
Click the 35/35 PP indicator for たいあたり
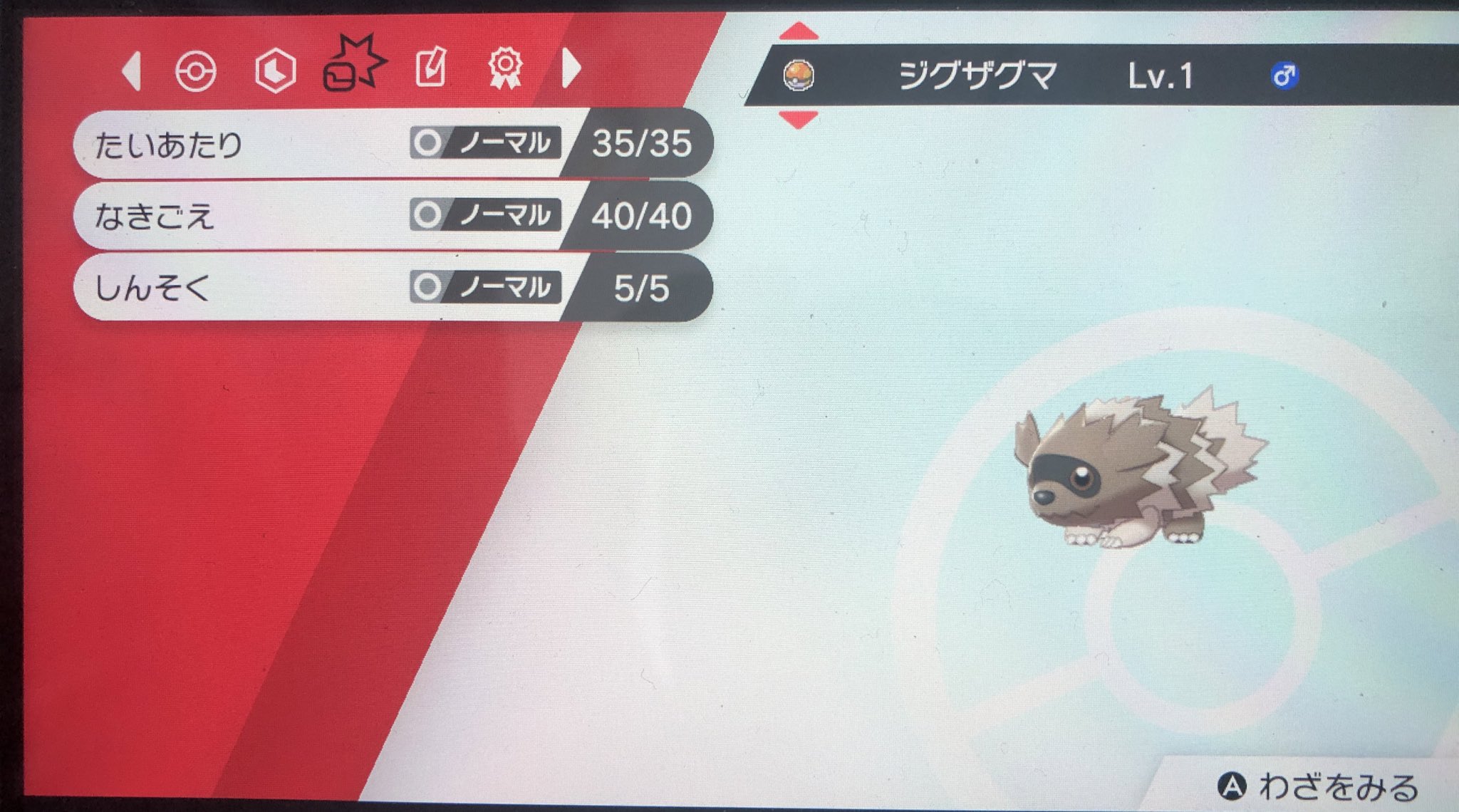coord(641,142)
